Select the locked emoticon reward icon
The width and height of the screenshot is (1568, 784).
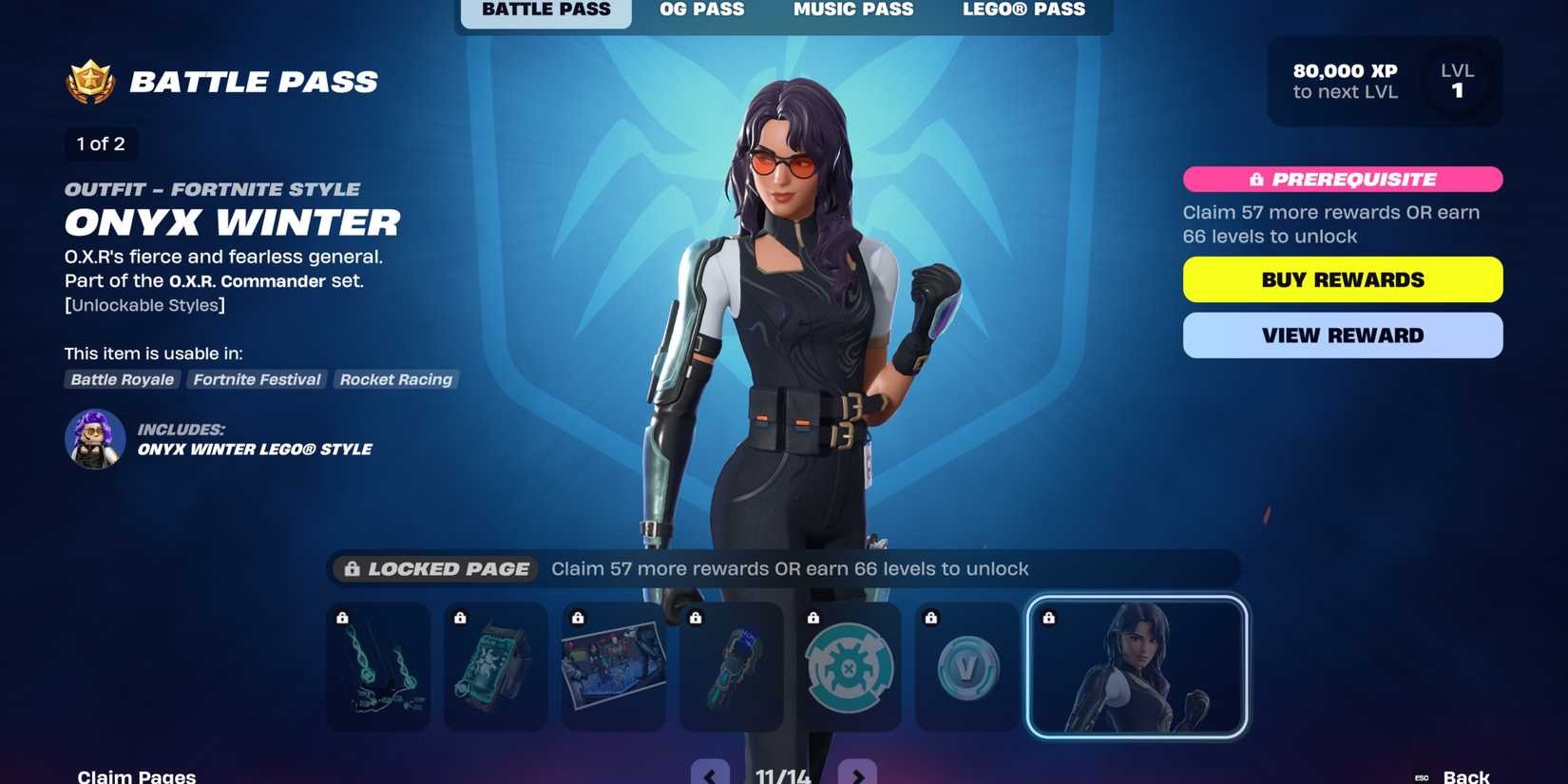(x=849, y=666)
